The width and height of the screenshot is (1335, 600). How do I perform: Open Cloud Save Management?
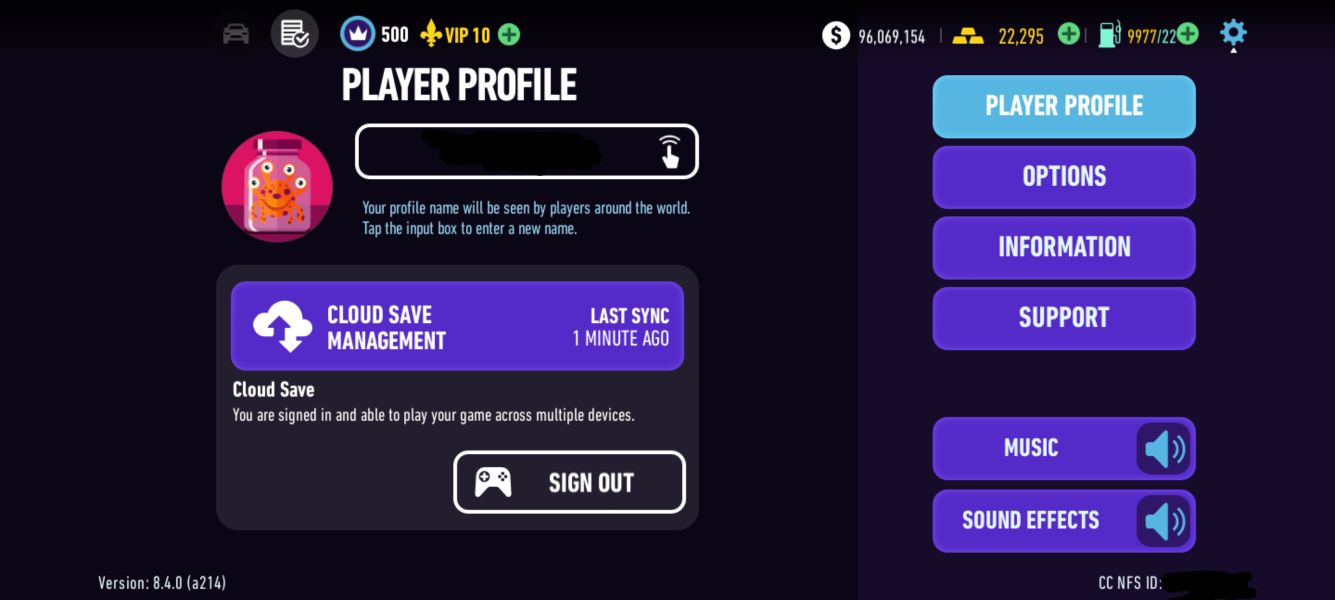(x=457, y=326)
